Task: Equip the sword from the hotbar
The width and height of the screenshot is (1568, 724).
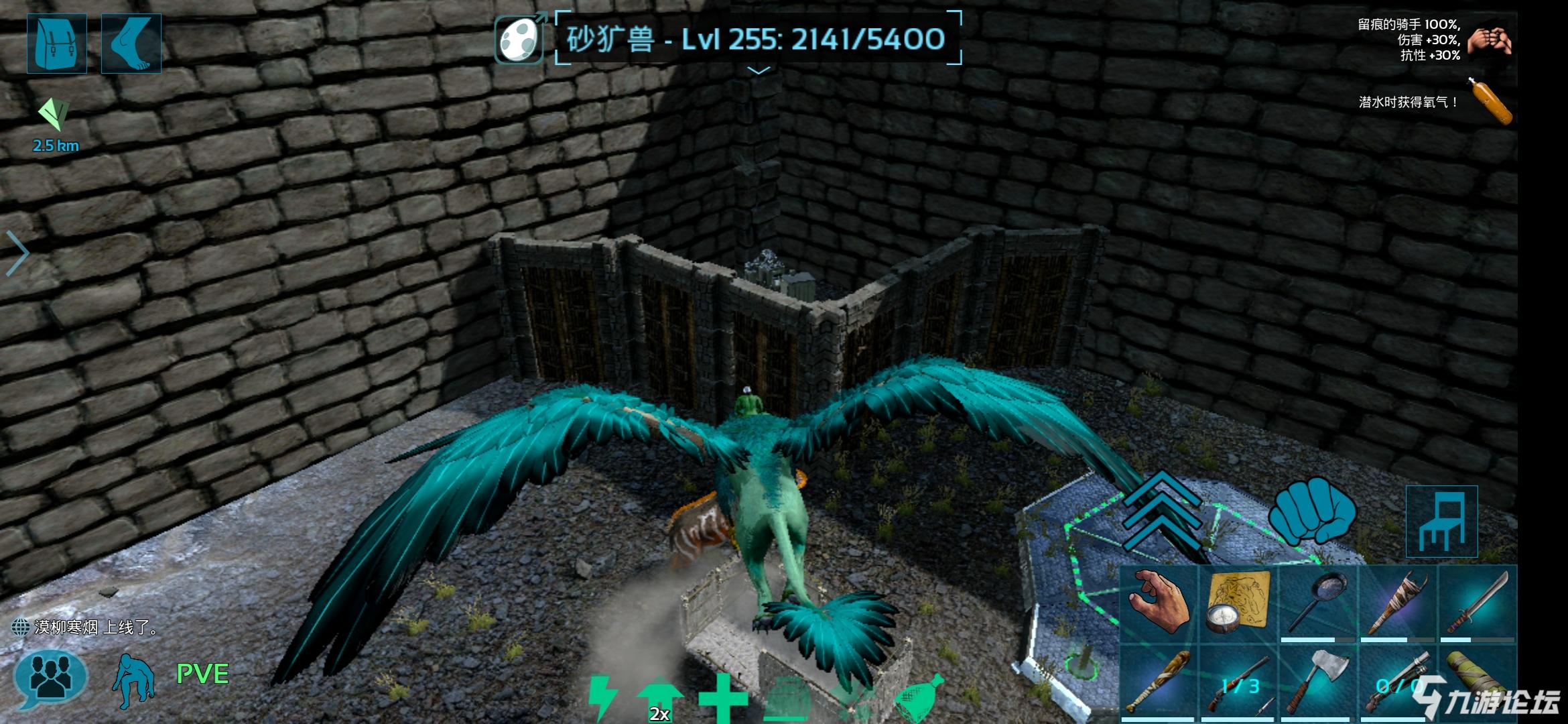Action: click(x=1476, y=603)
